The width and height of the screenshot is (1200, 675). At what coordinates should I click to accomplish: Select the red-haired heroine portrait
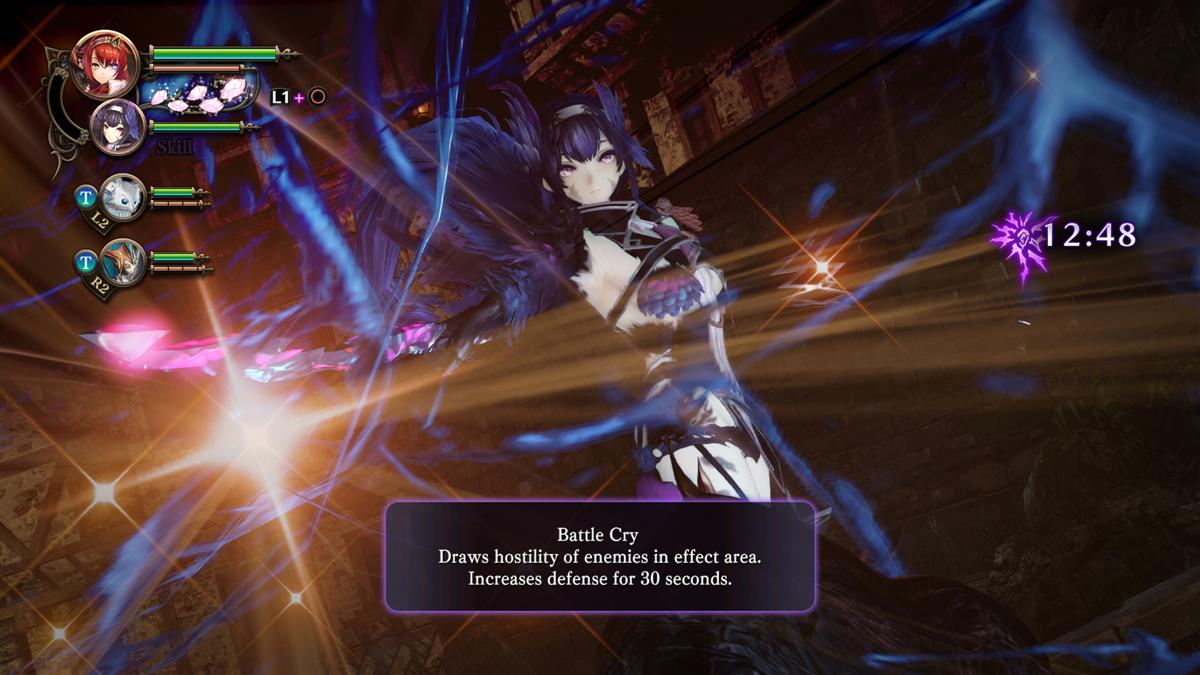(x=105, y=65)
